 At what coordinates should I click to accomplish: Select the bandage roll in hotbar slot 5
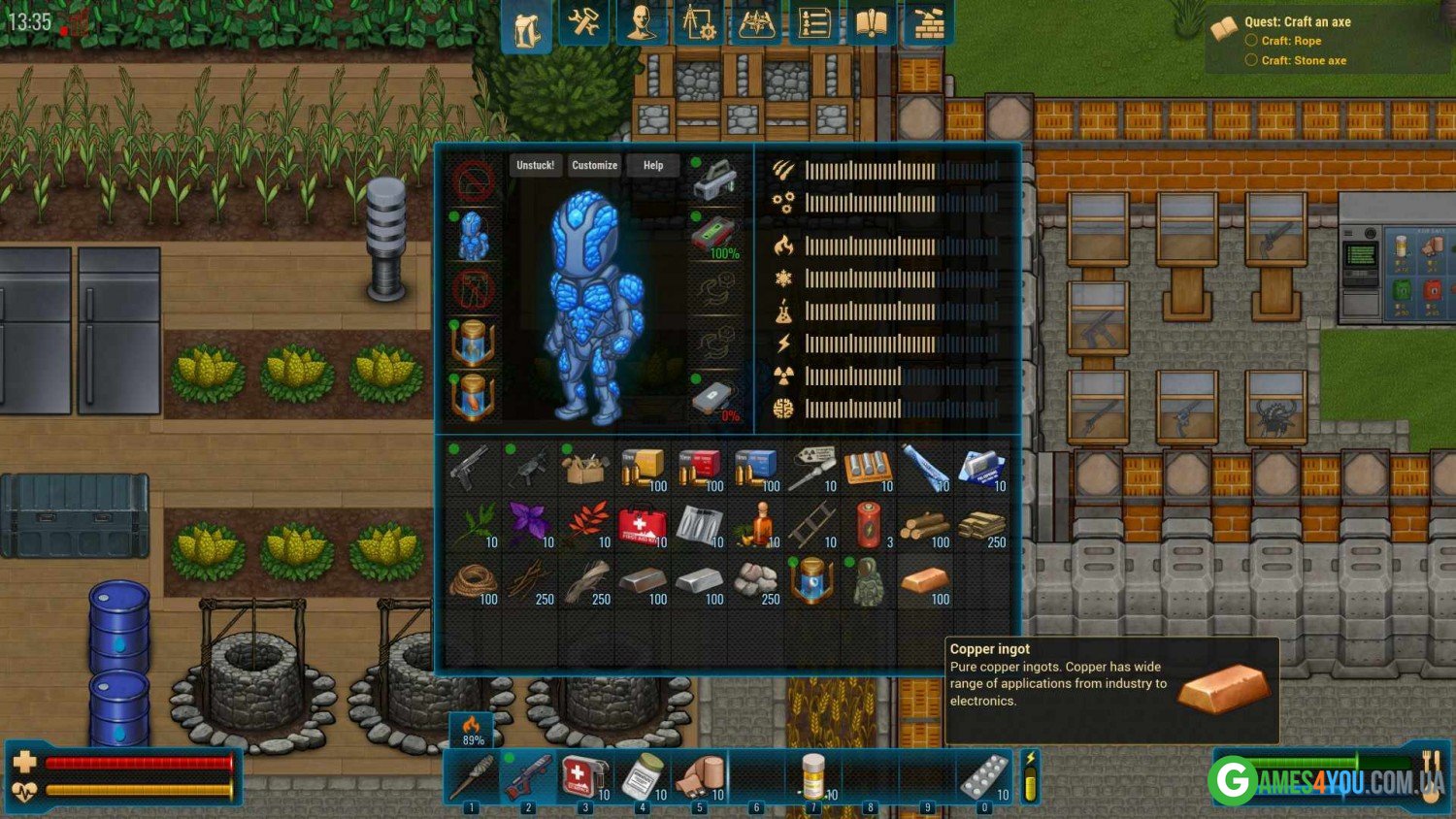699,778
